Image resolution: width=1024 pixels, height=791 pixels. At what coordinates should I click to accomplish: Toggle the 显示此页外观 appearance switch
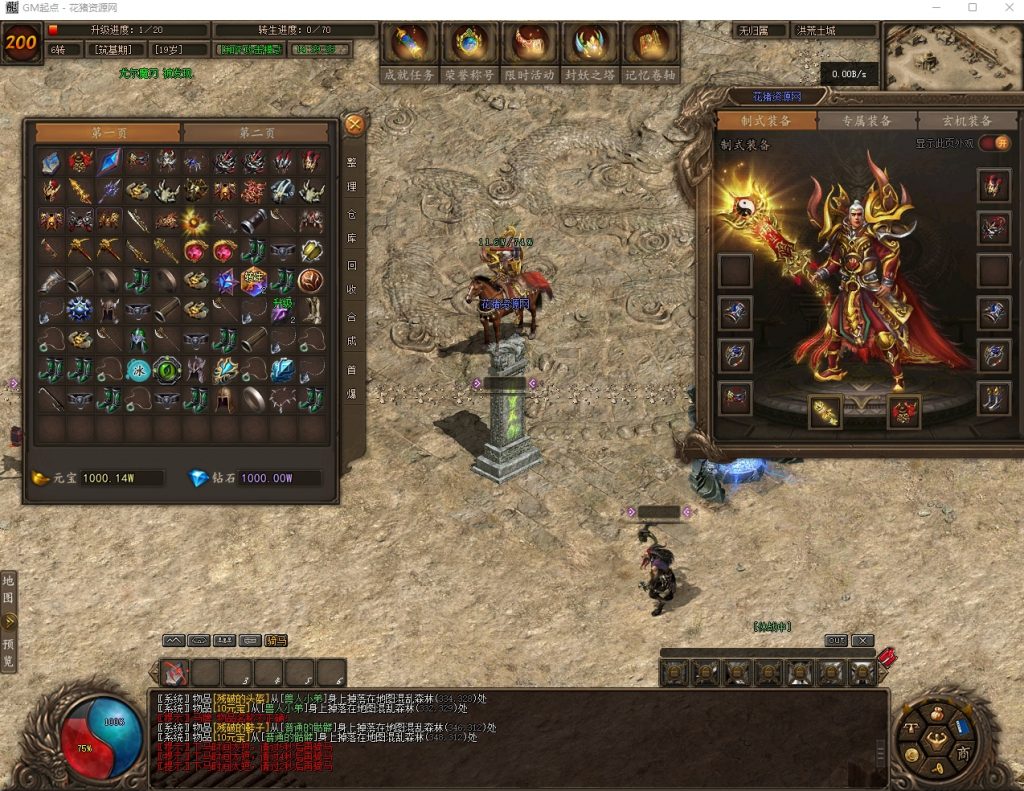(x=992, y=143)
